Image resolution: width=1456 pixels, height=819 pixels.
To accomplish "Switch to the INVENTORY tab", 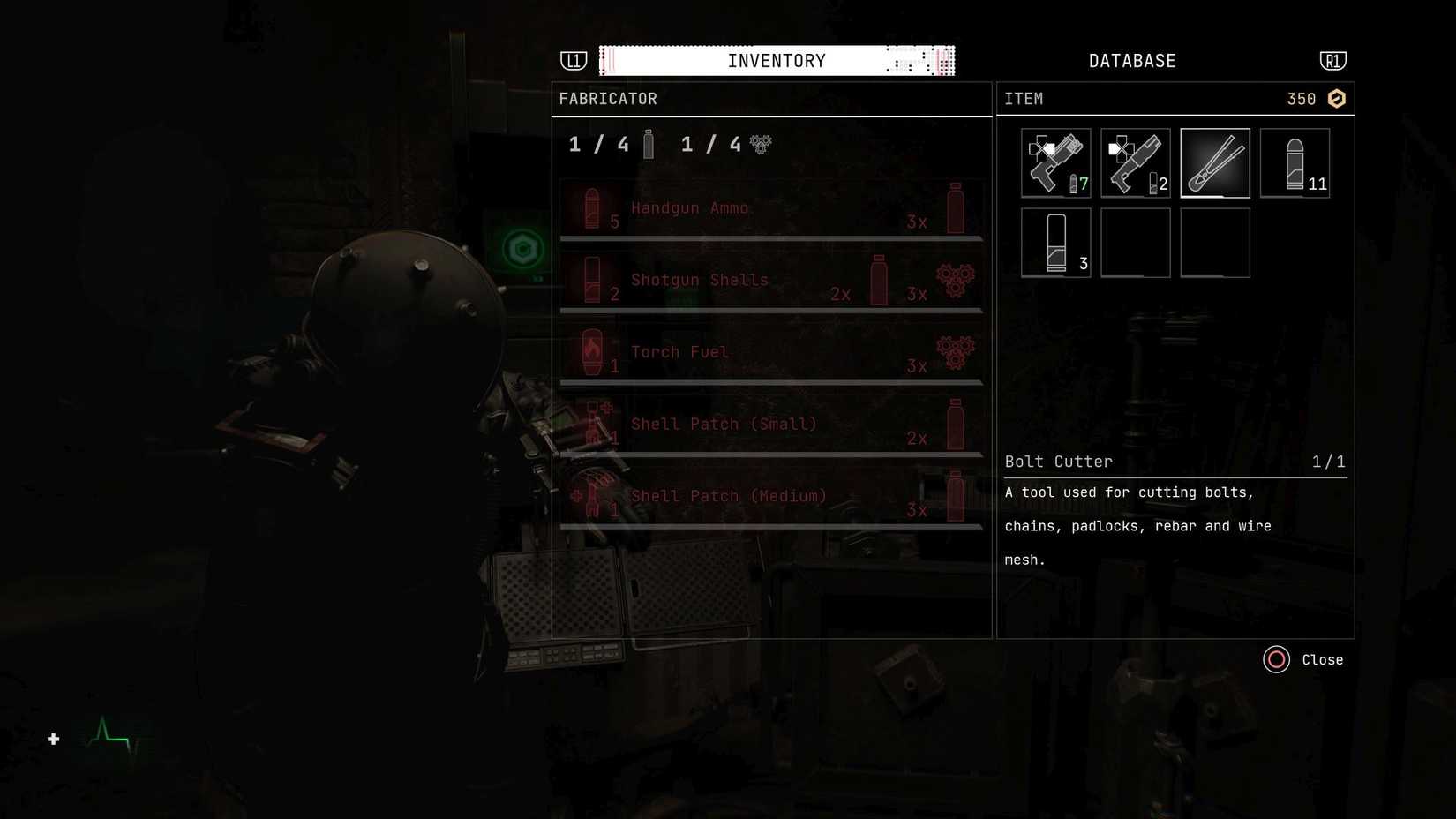I will pyautogui.click(x=776, y=60).
